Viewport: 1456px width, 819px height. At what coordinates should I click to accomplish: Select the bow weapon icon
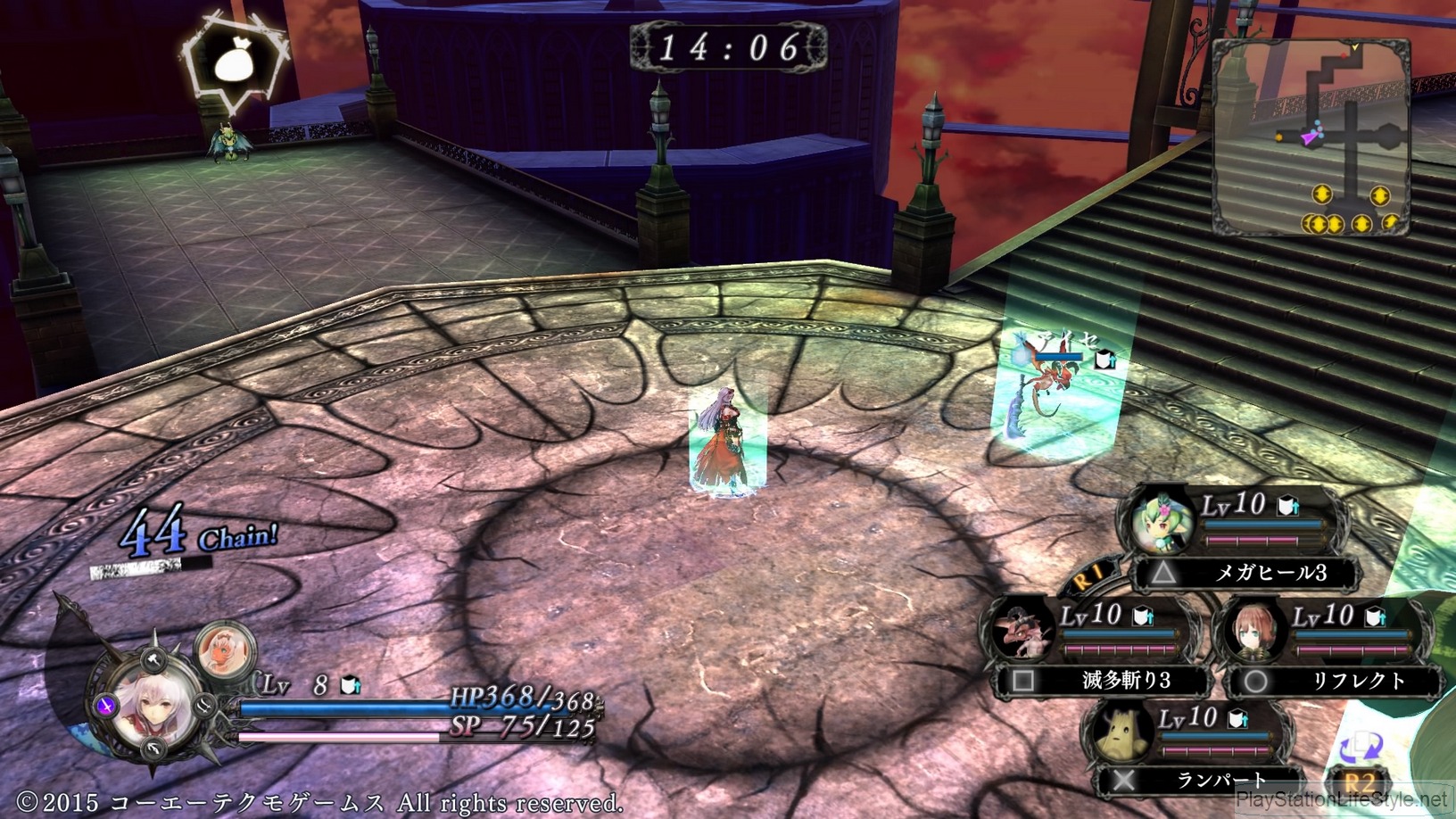(154, 749)
